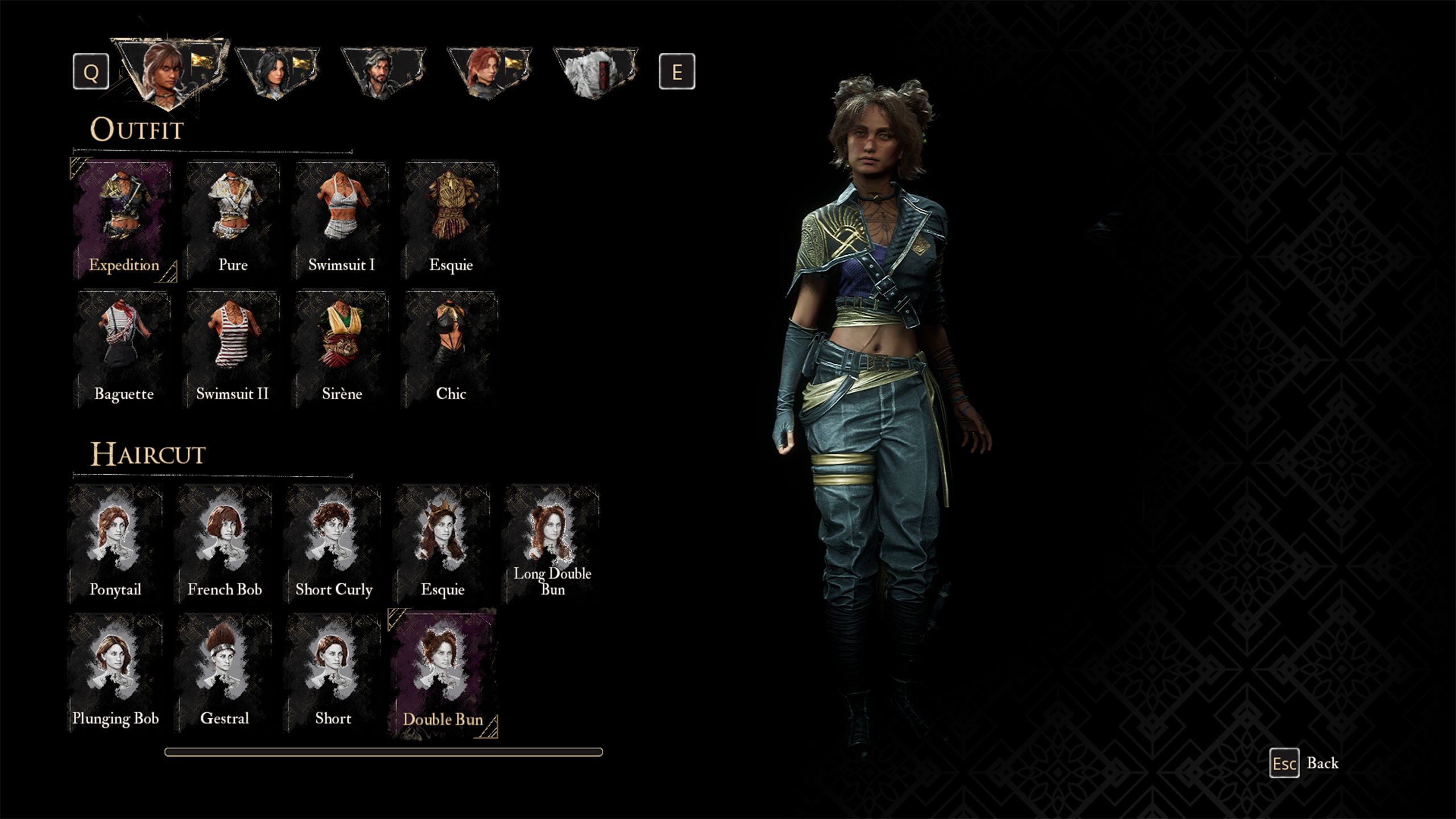Choose the Short haircut
Viewport: 1456px width, 819px height.
334,673
